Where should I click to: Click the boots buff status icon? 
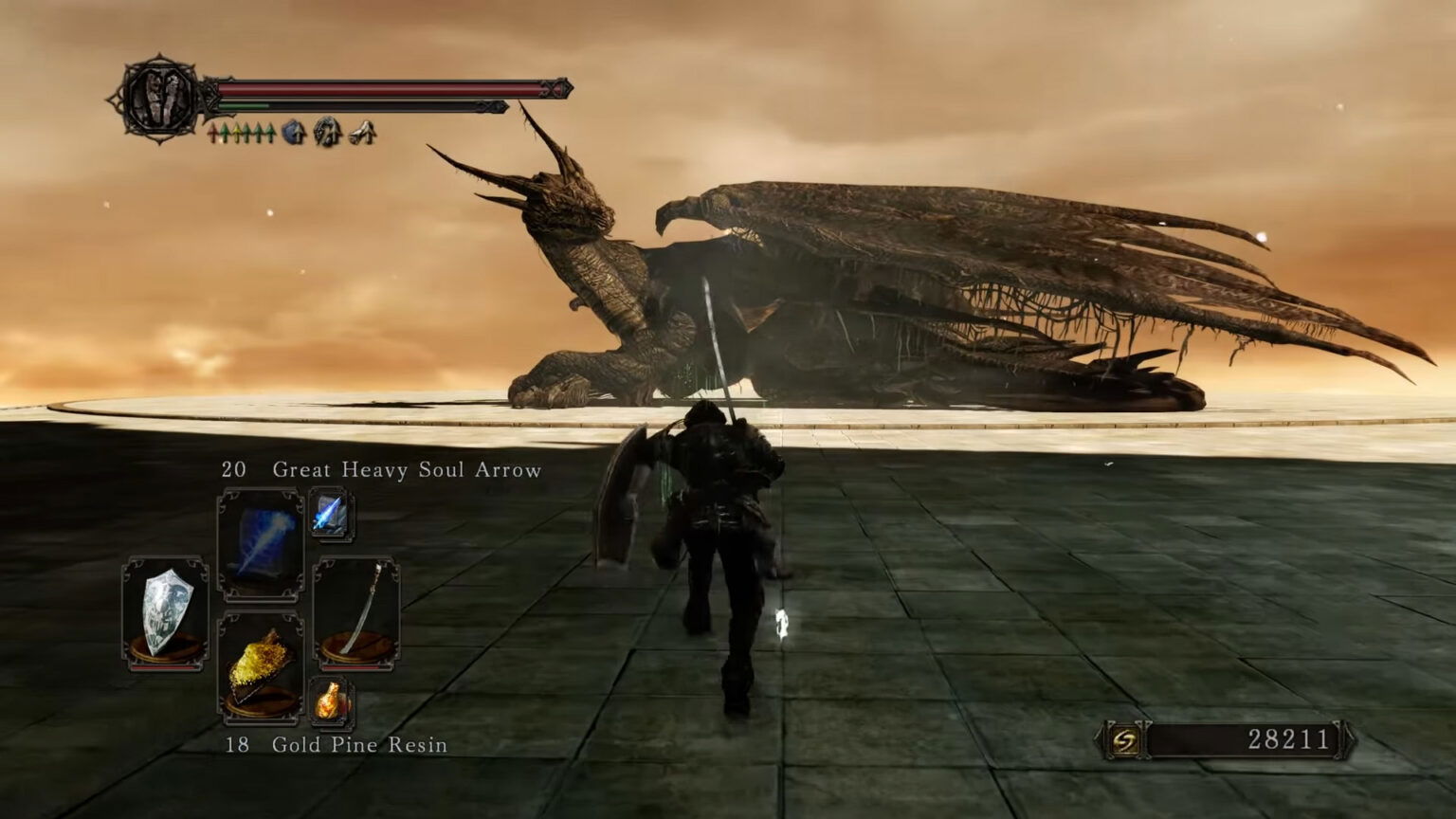pyautogui.click(x=360, y=133)
